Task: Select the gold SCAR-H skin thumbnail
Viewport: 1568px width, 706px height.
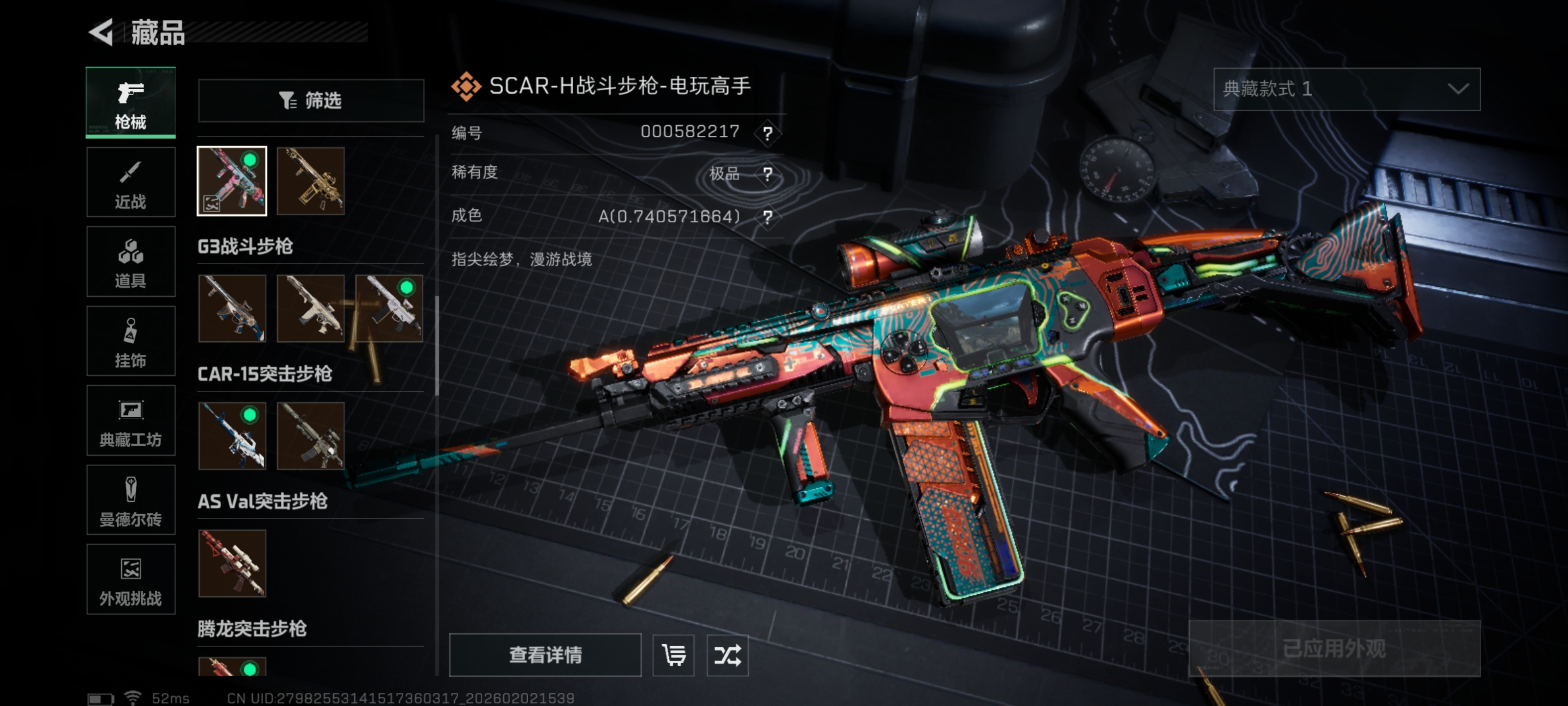Action: coord(311,181)
